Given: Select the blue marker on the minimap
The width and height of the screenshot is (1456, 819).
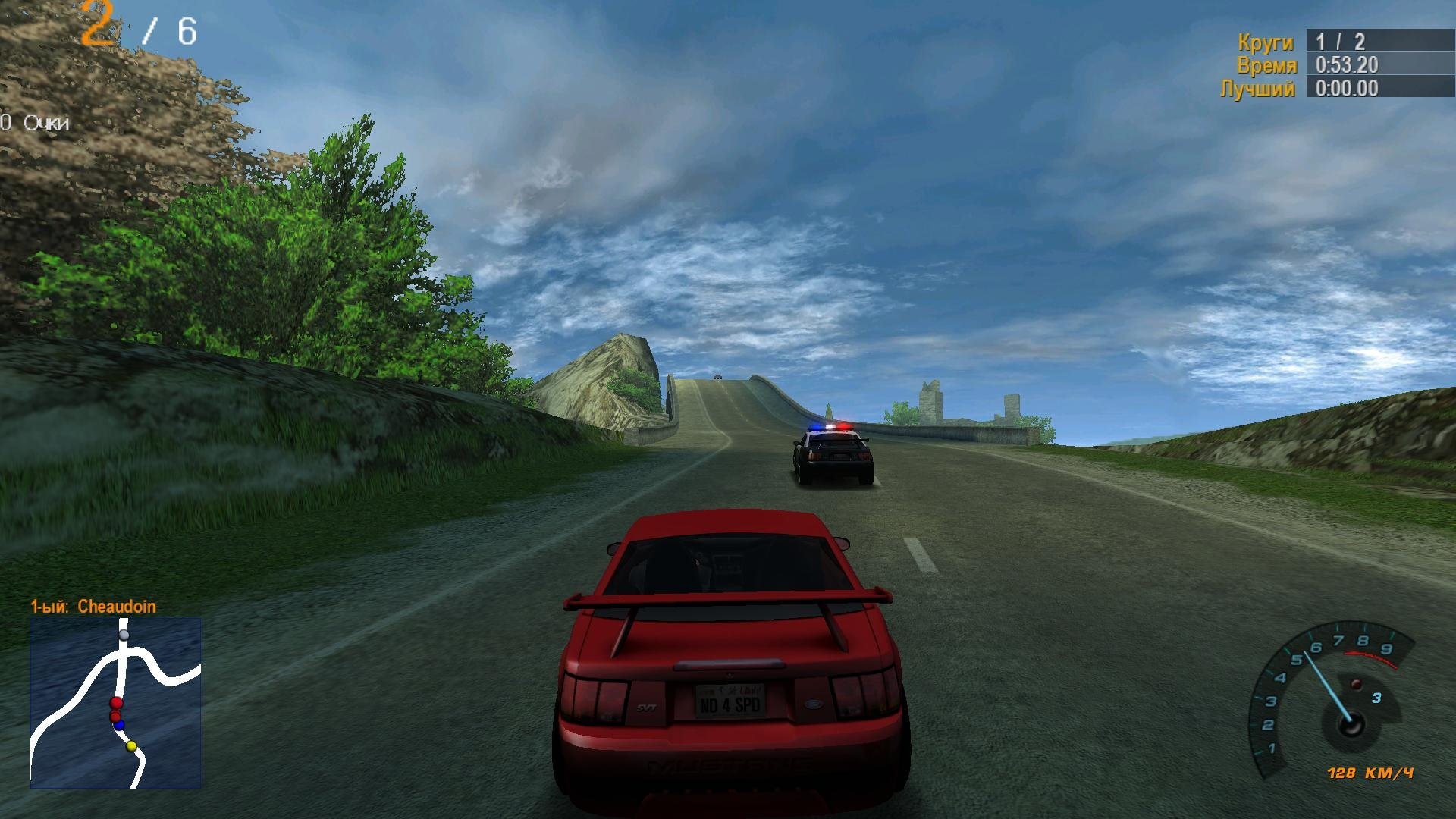Looking at the screenshot, I should [119, 726].
